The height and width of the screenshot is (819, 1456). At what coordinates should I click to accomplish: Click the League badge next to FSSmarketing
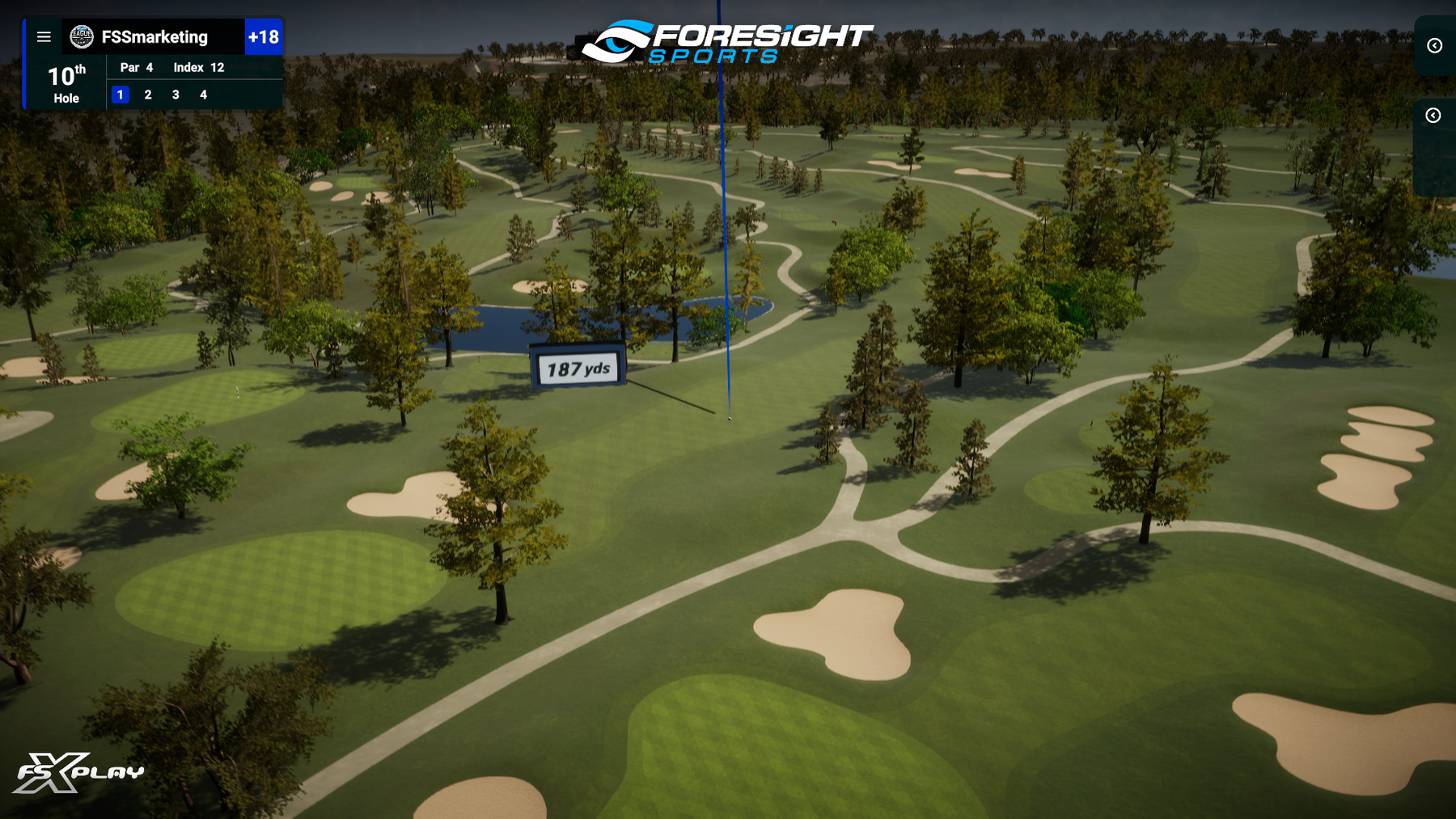tap(83, 36)
